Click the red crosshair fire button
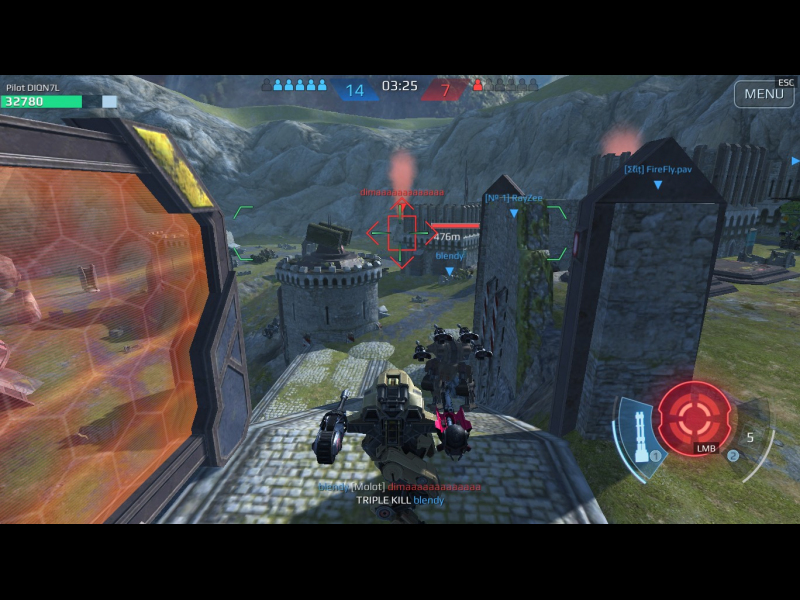The width and height of the screenshot is (800, 600). coord(693,415)
